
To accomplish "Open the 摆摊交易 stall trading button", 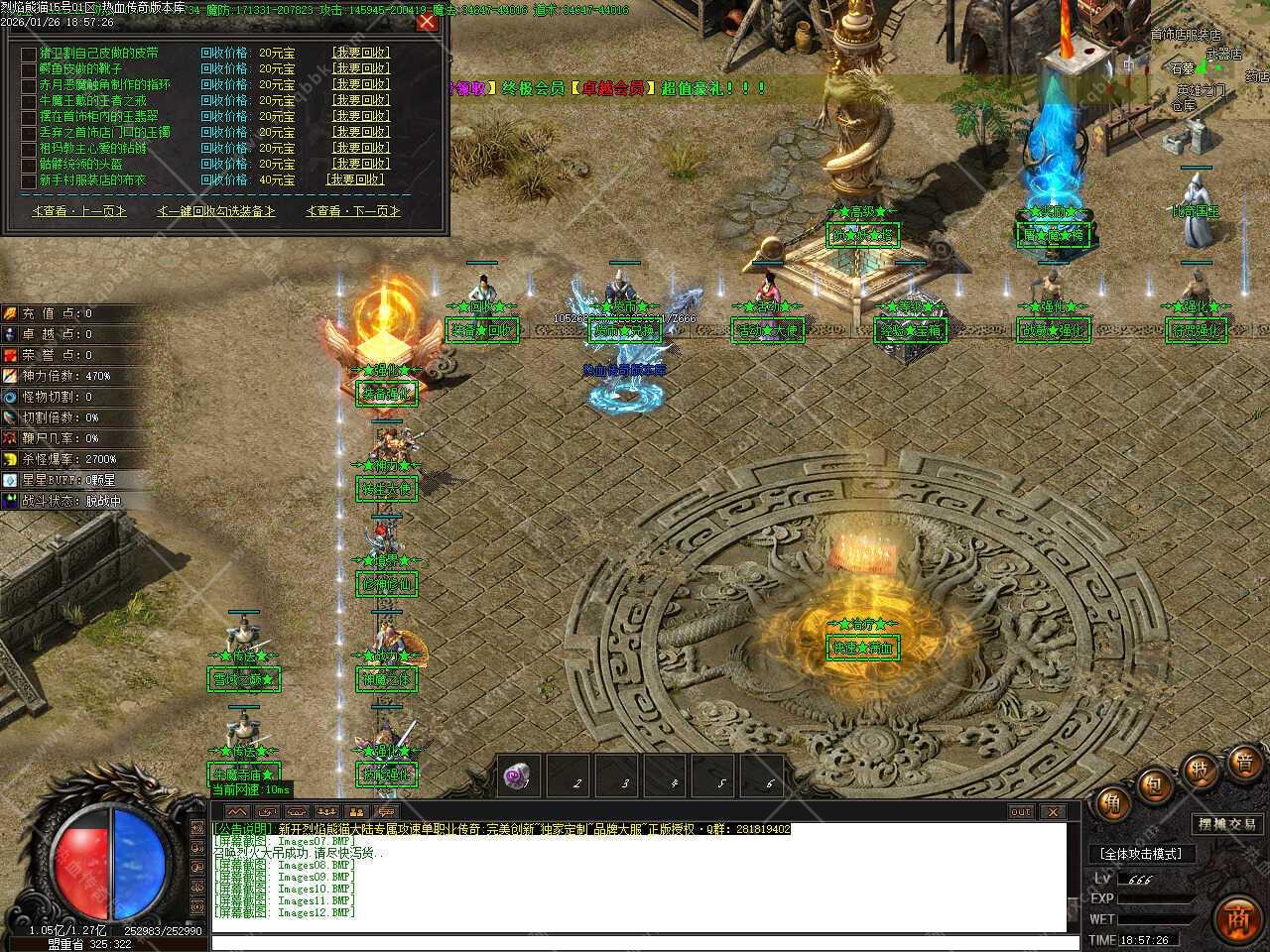I will 1226,824.
